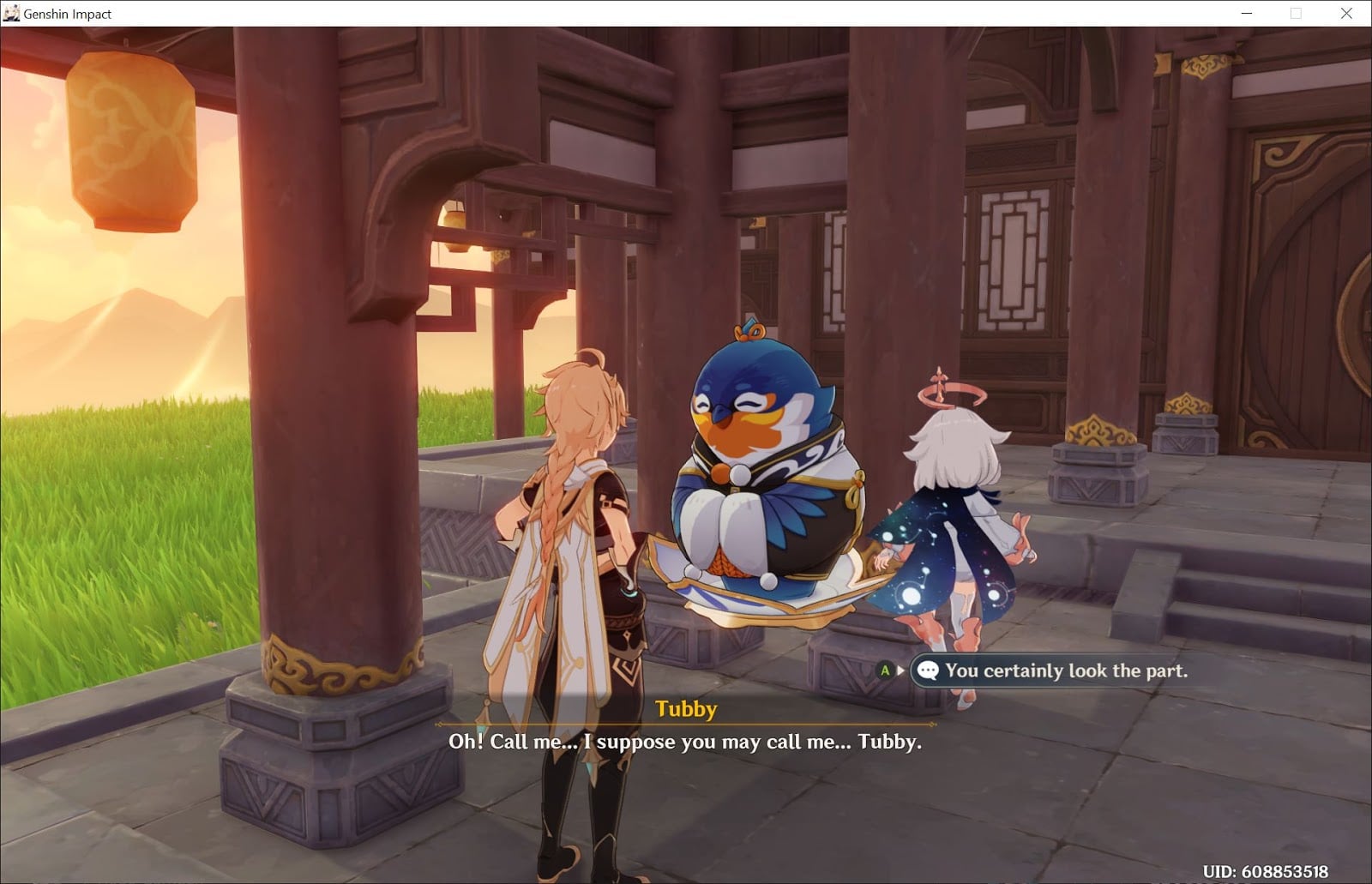Close the Genshin Impact window
Screen dimensions: 1372x884
coord(1346,14)
